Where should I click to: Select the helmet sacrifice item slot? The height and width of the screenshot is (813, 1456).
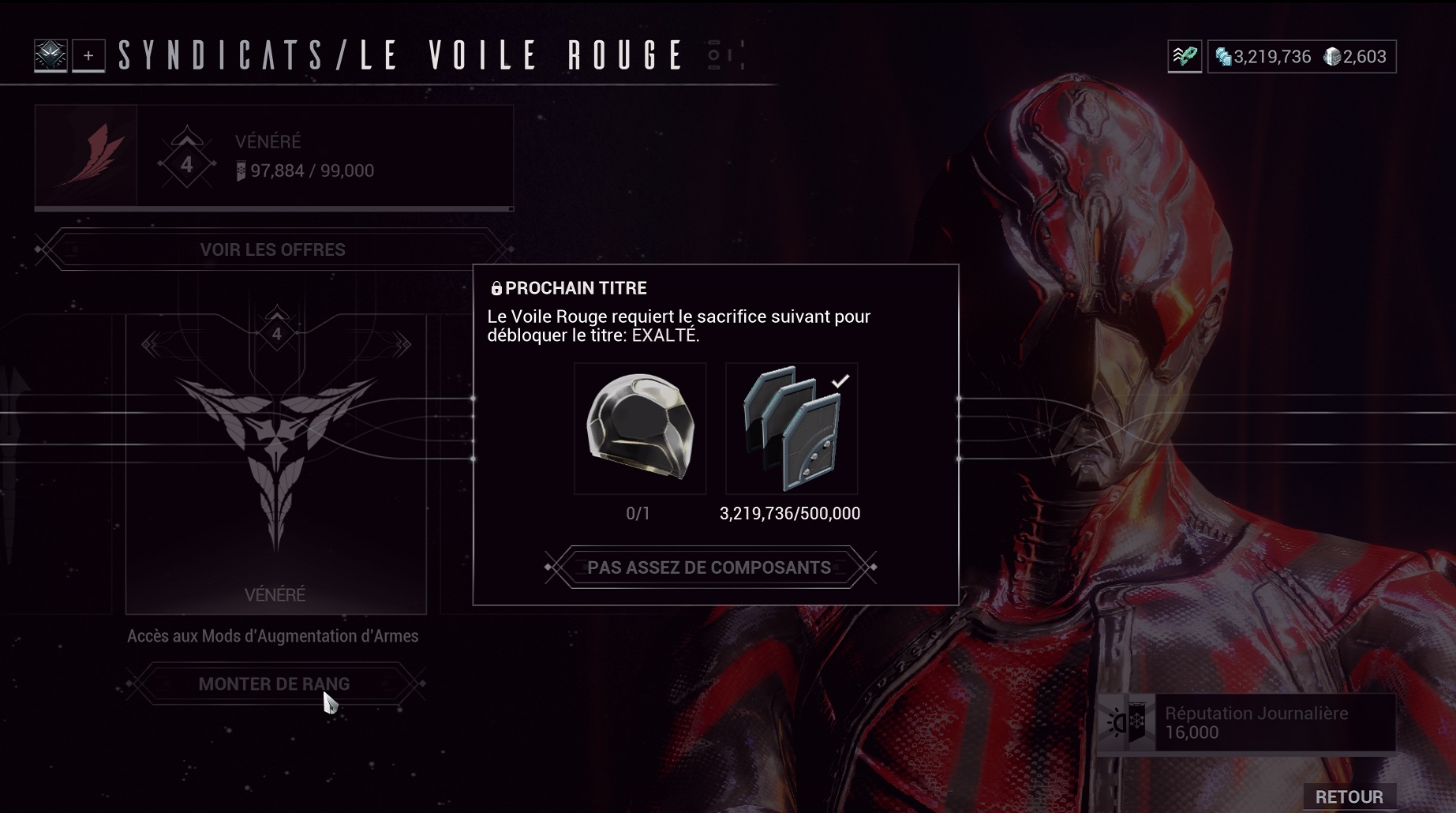(x=640, y=429)
